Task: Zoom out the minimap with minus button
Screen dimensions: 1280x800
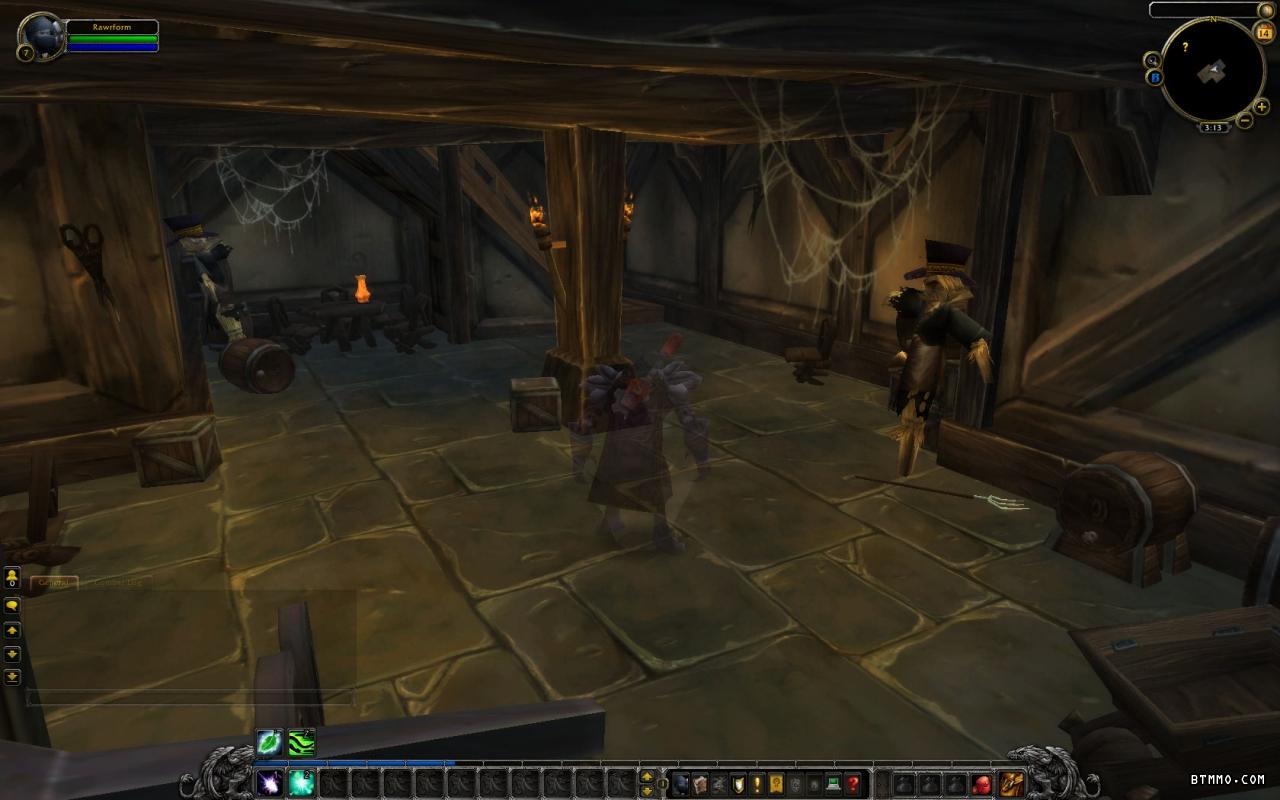Action: click(1245, 121)
